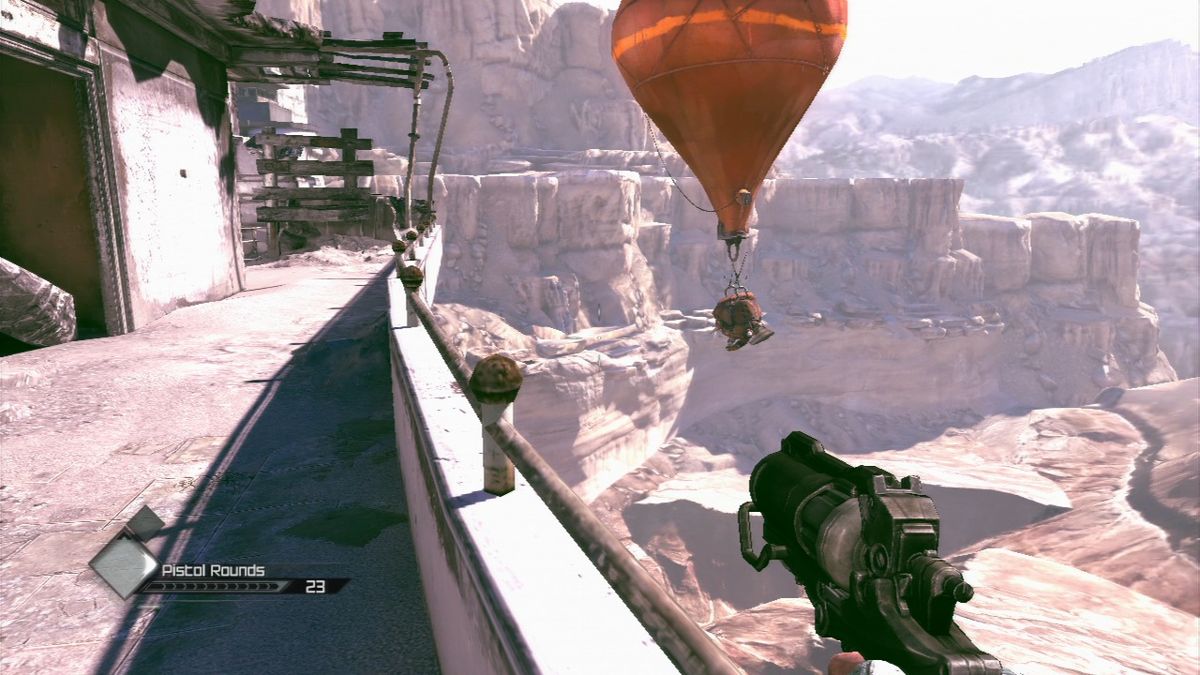Click the small dark diamond slot
The width and height of the screenshot is (1200, 675).
145,523
